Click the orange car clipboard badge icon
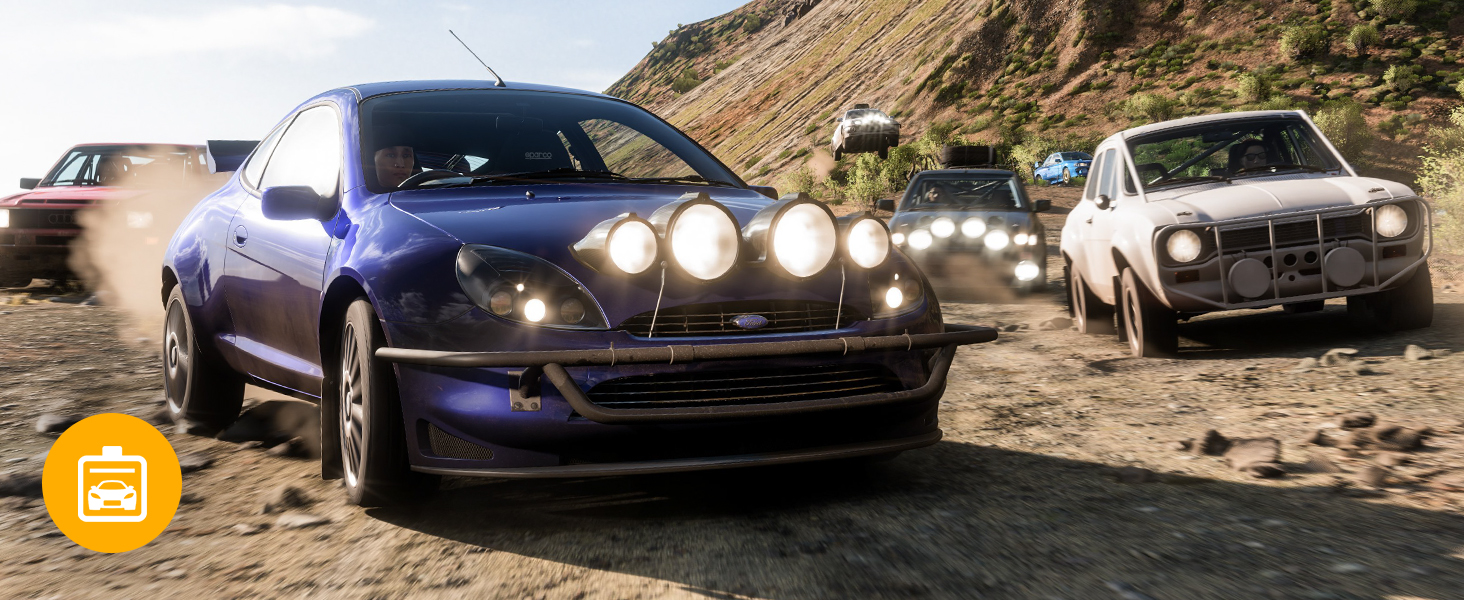1464x600 pixels. 112,483
